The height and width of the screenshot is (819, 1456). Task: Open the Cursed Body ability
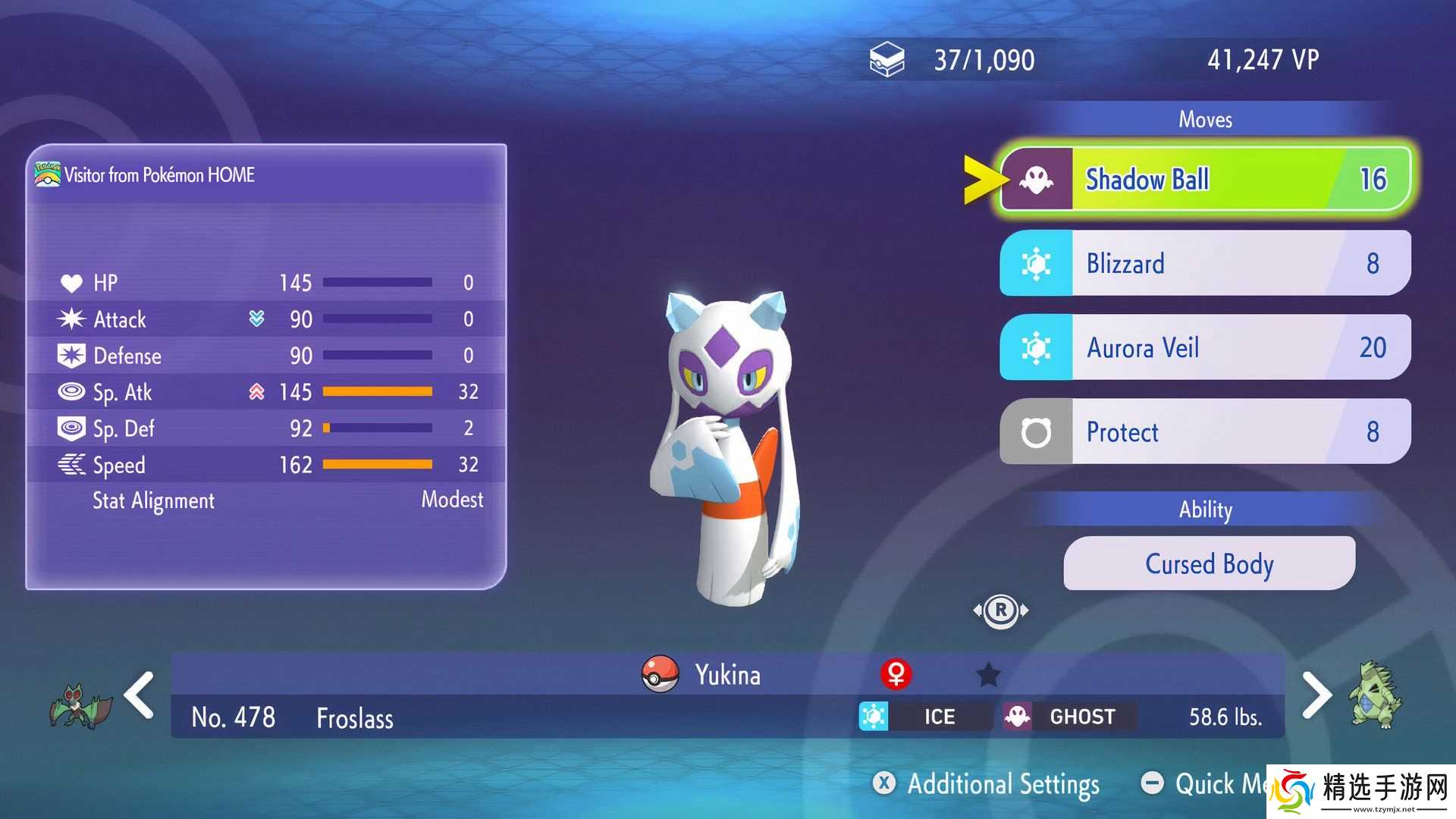tap(1209, 563)
